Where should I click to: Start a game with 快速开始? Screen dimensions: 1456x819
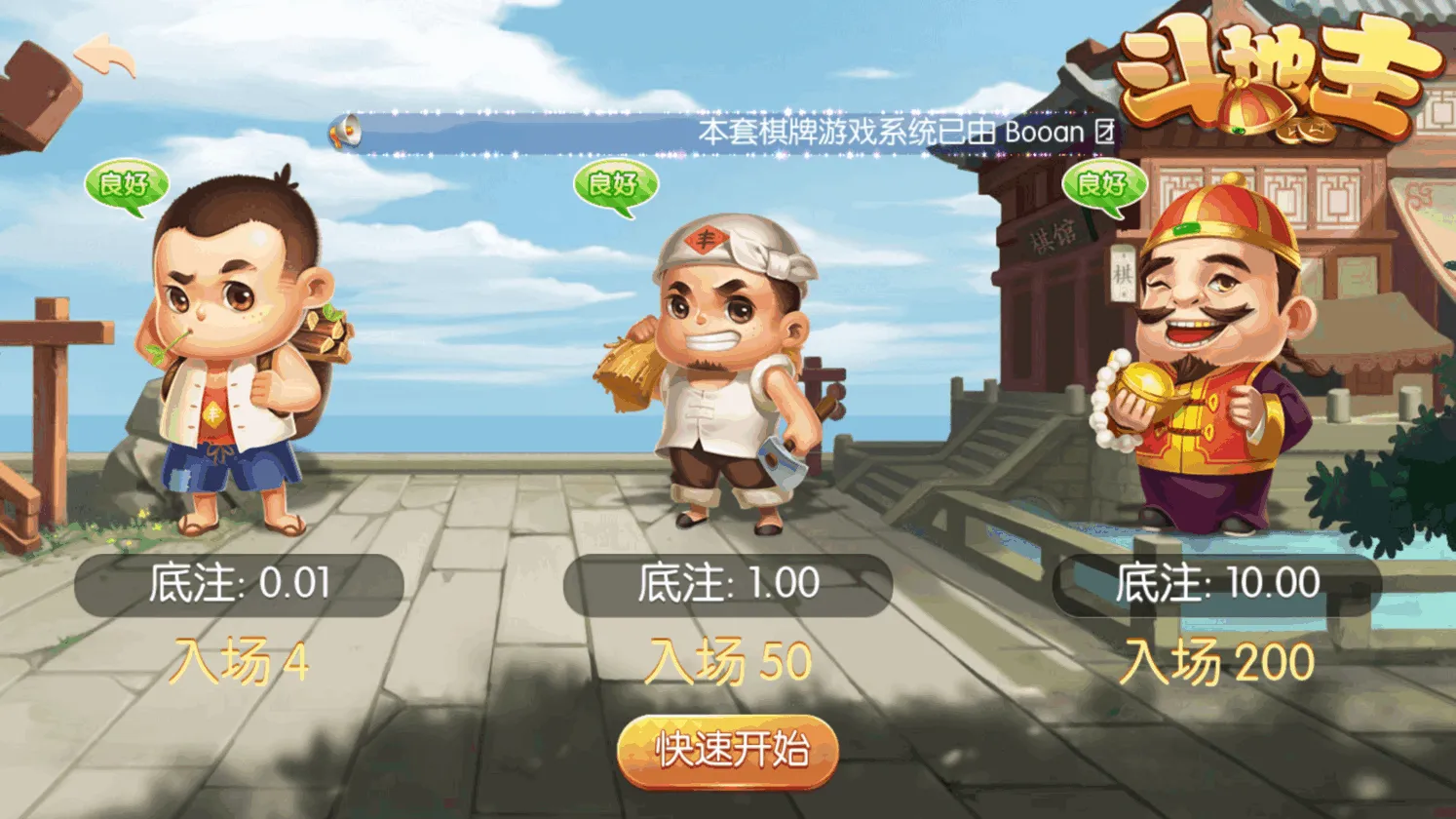pyautogui.click(x=728, y=751)
